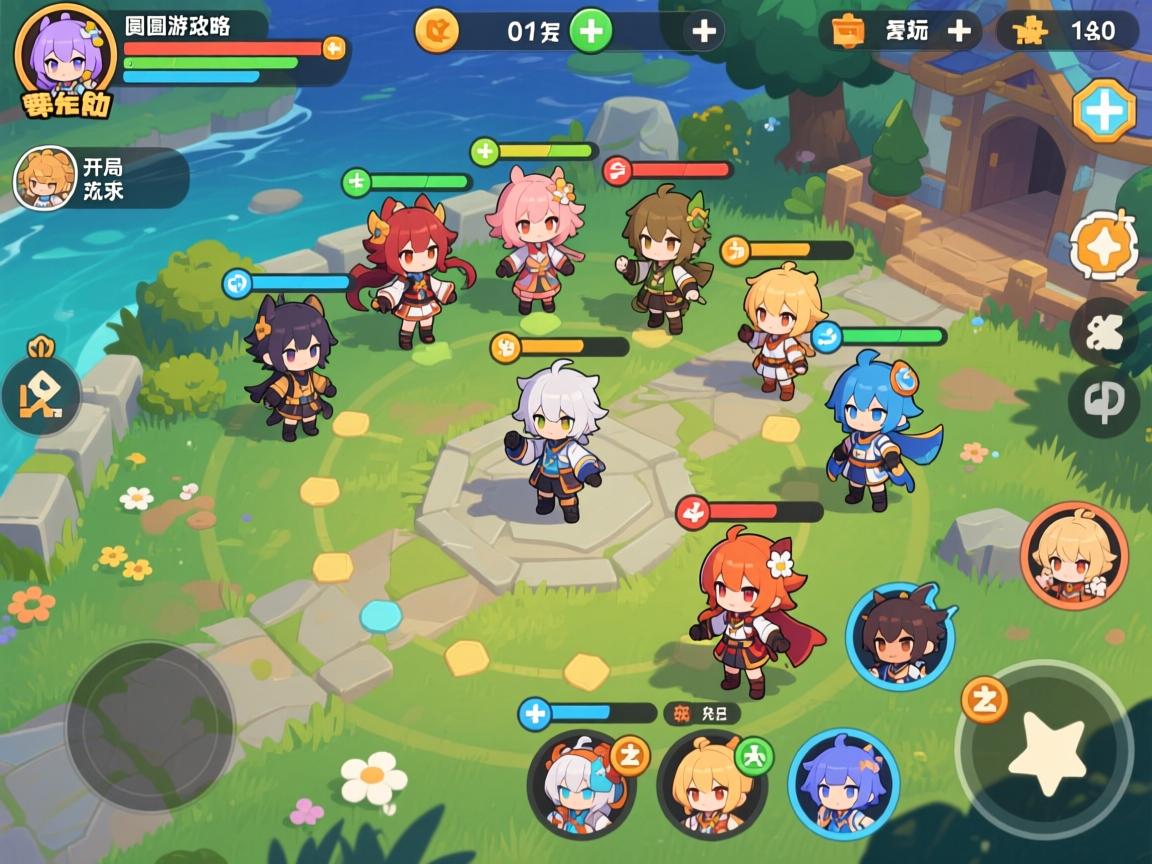Click the green plus button in the top bar
Screen dimensions: 1152x864
pyautogui.click(x=590, y=31)
